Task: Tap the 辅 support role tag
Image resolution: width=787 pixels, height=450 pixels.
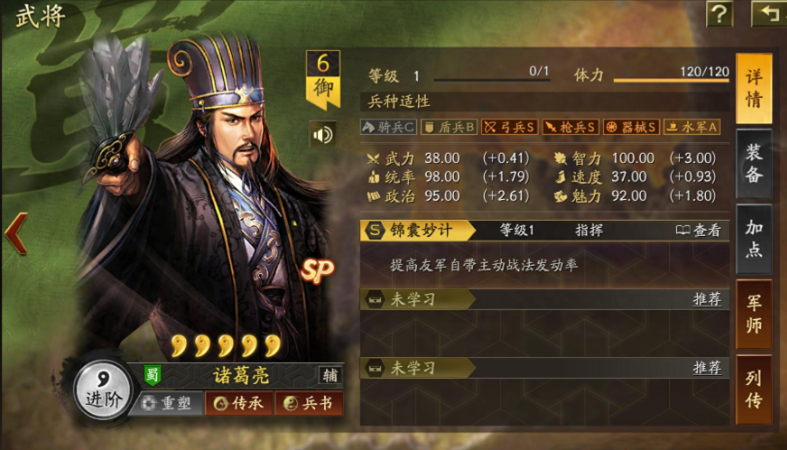Action: tap(329, 376)
